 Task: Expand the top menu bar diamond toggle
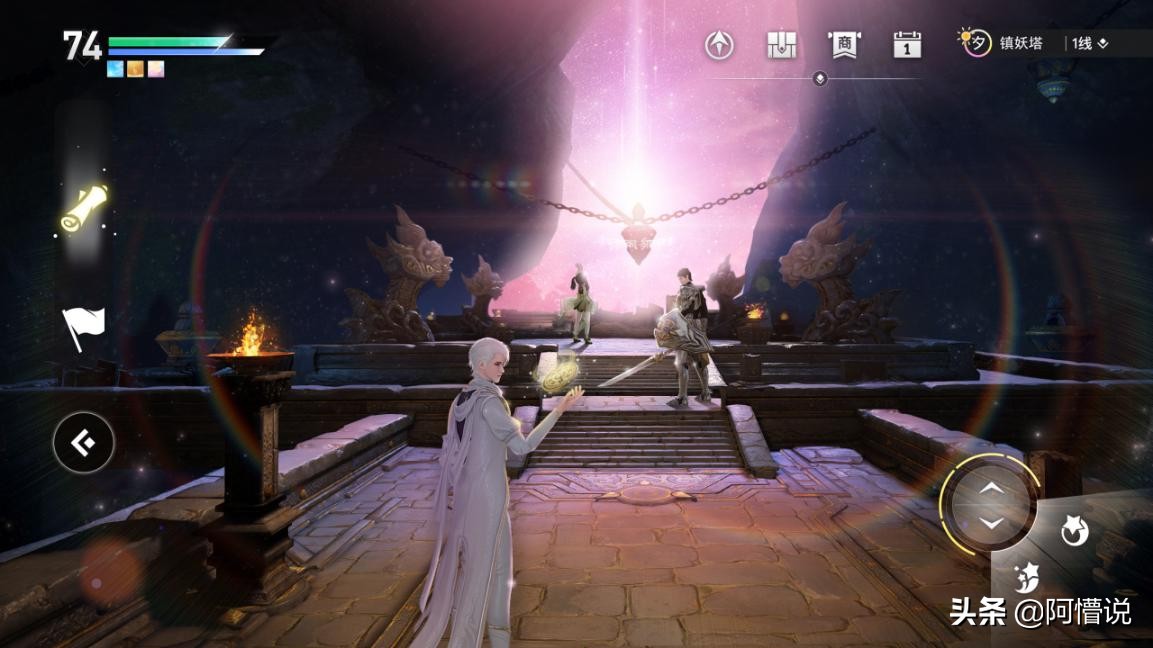(820, 78)
